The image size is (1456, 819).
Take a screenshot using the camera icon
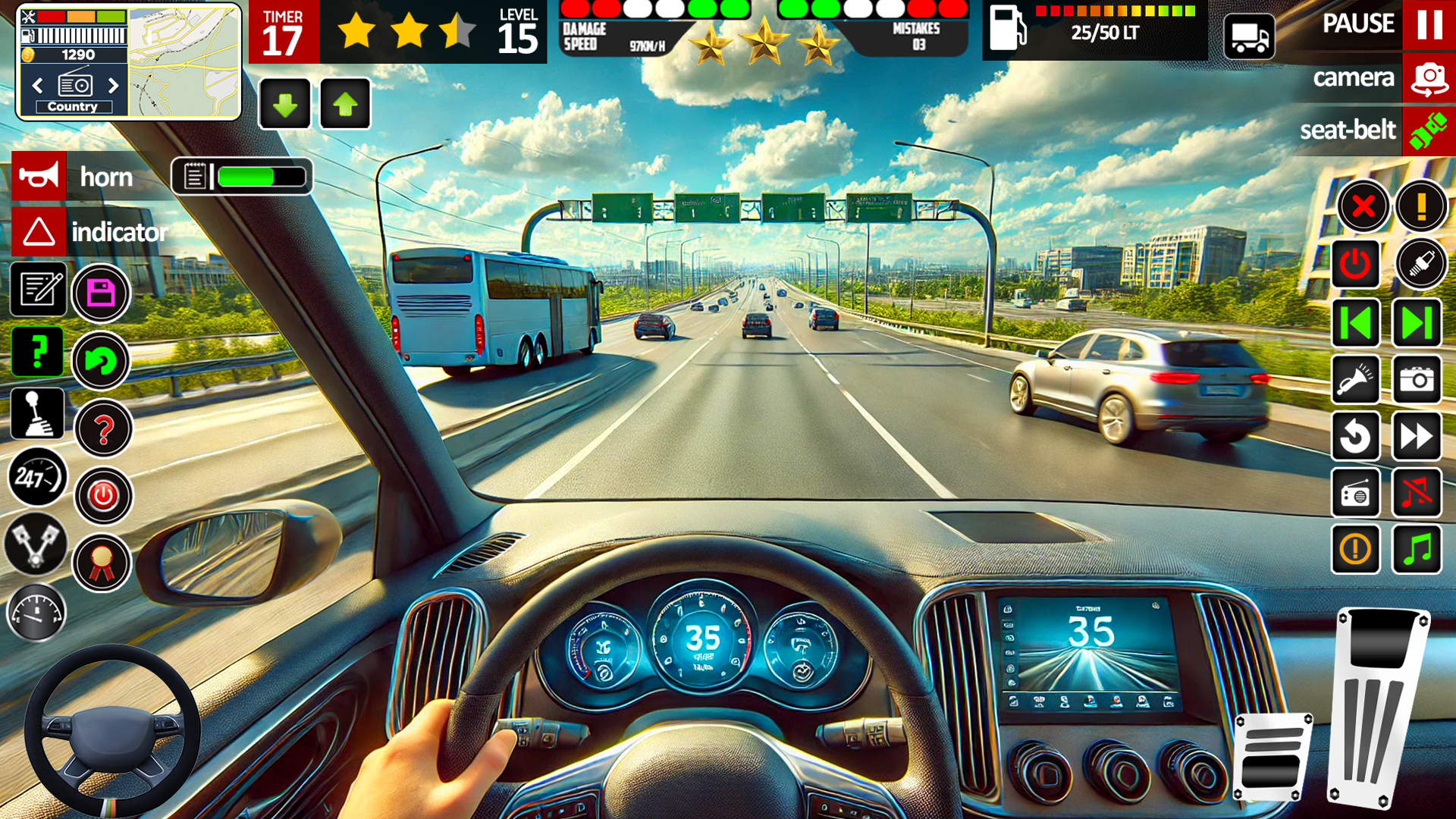(1417, 381)
